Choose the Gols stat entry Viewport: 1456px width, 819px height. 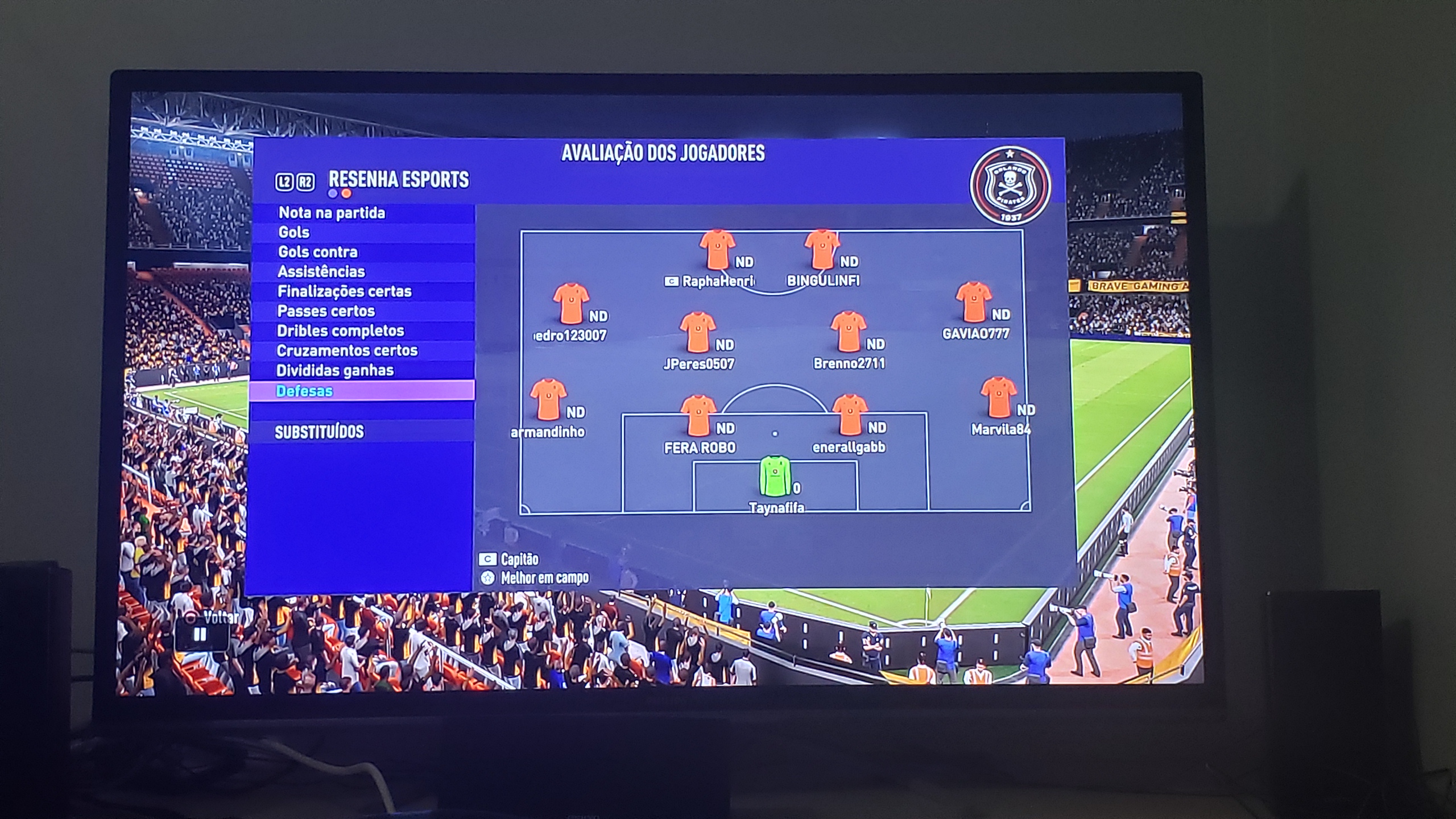point(294,233)
